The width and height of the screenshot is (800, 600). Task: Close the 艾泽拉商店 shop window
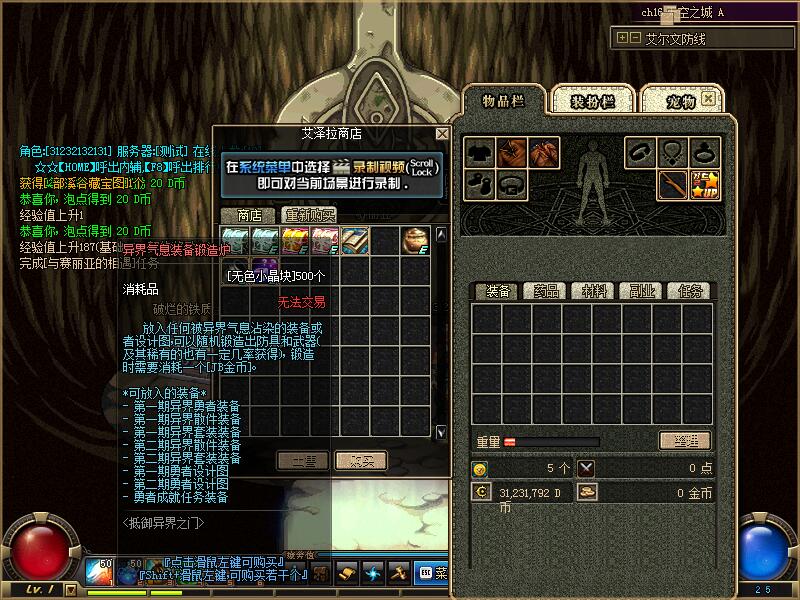tap(442, 133)
